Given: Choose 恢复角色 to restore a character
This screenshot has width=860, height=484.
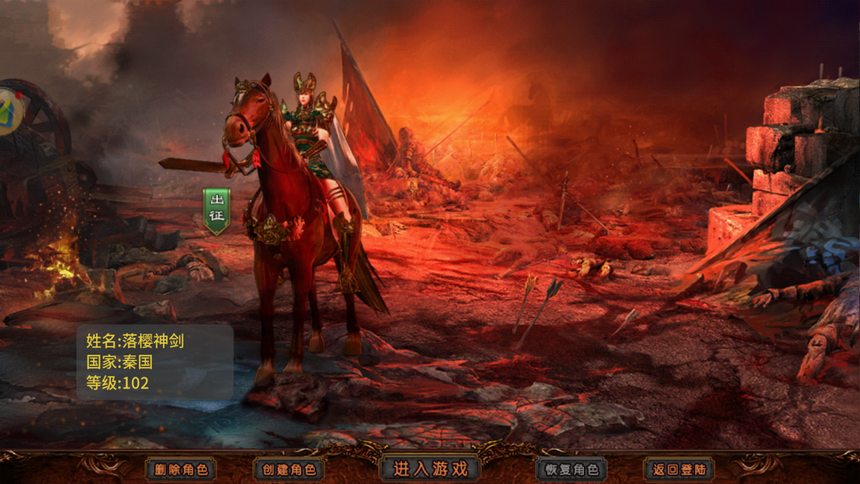Looking at the screenshot, I should tap(572, 468).
